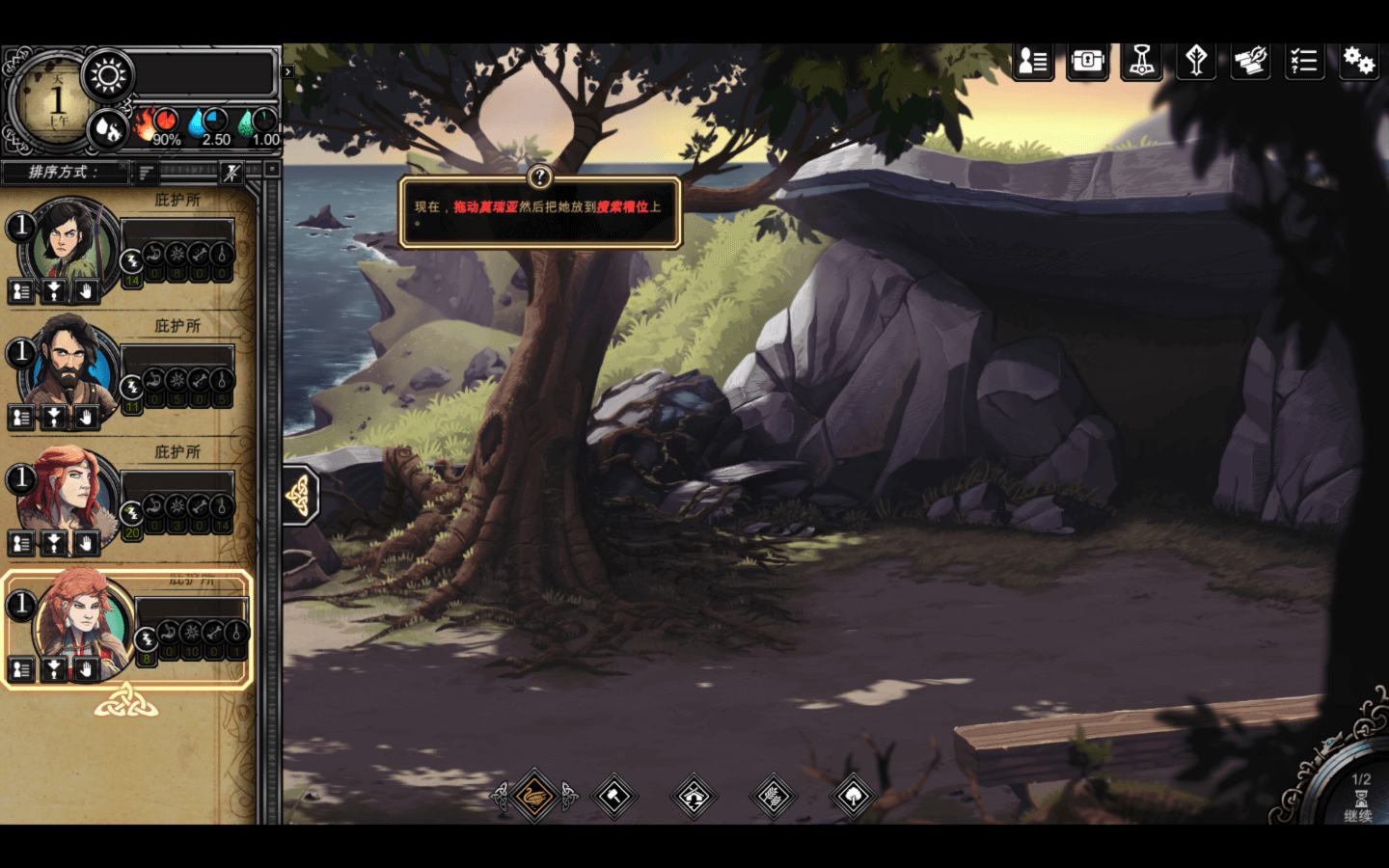Select the dark-haired woman villager portrait
Image resolution: width=1389 pixels, height=868 pixels.
(66, 241)
